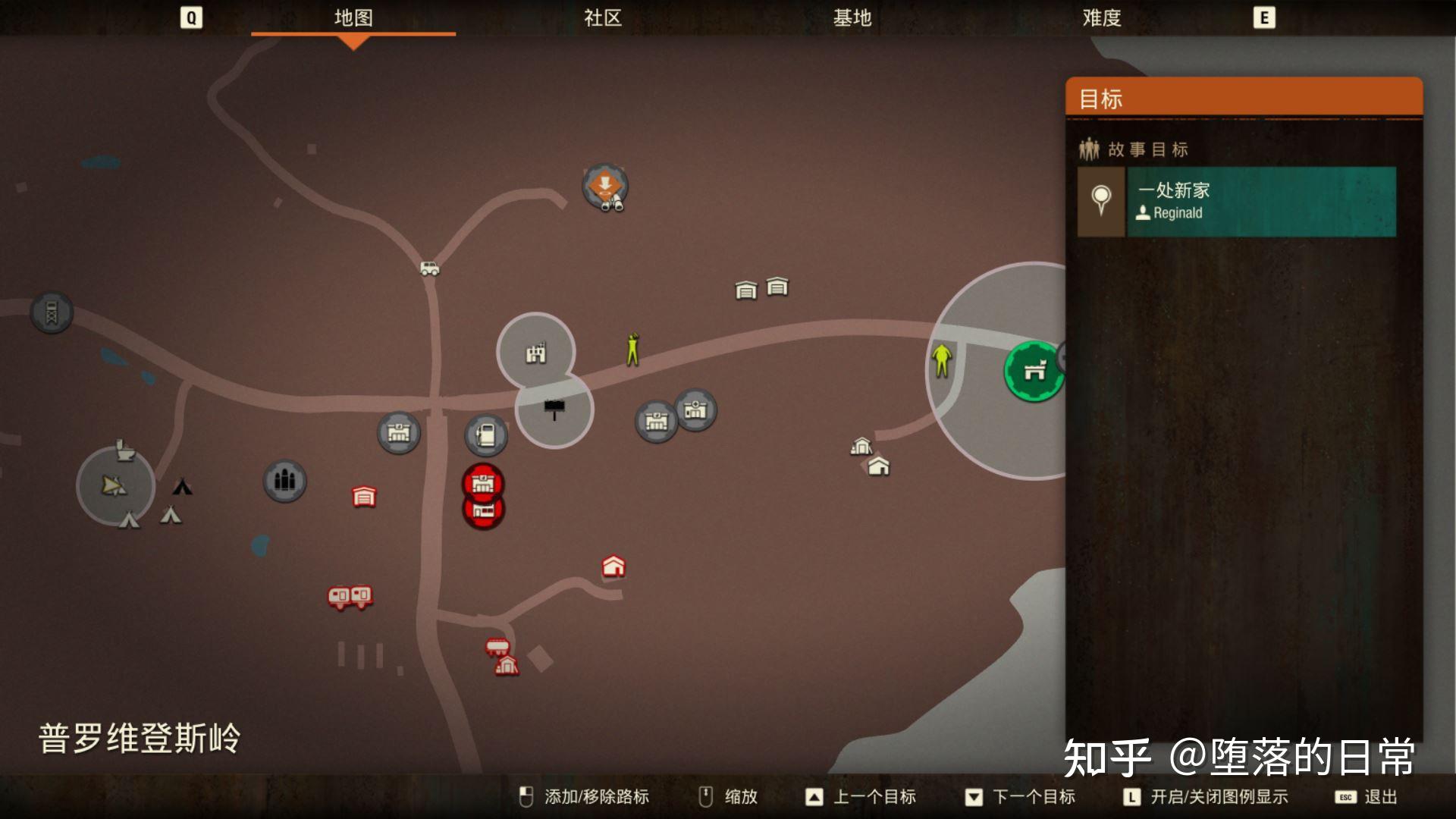
Task: Select the orange story mission marker up north
Action: (x=604, y=184)
